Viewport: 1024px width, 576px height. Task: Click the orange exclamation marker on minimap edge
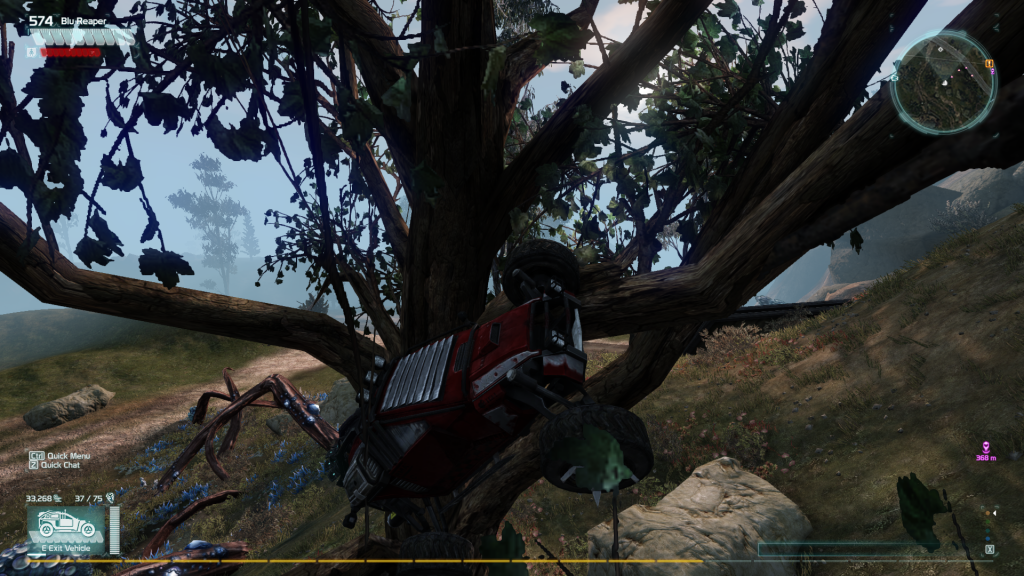click(989, 63)
